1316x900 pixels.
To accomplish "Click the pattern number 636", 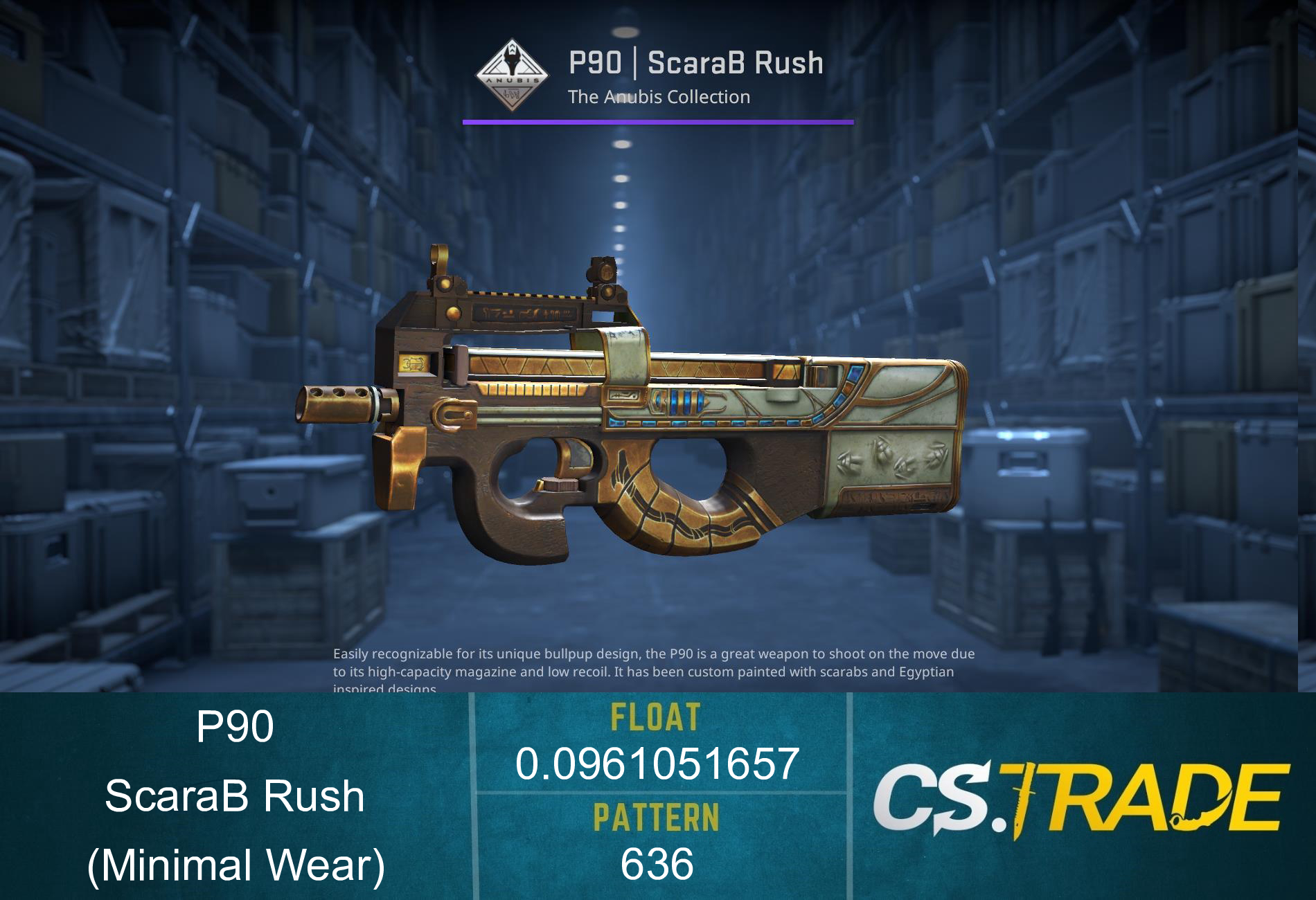I will (657, 864).
